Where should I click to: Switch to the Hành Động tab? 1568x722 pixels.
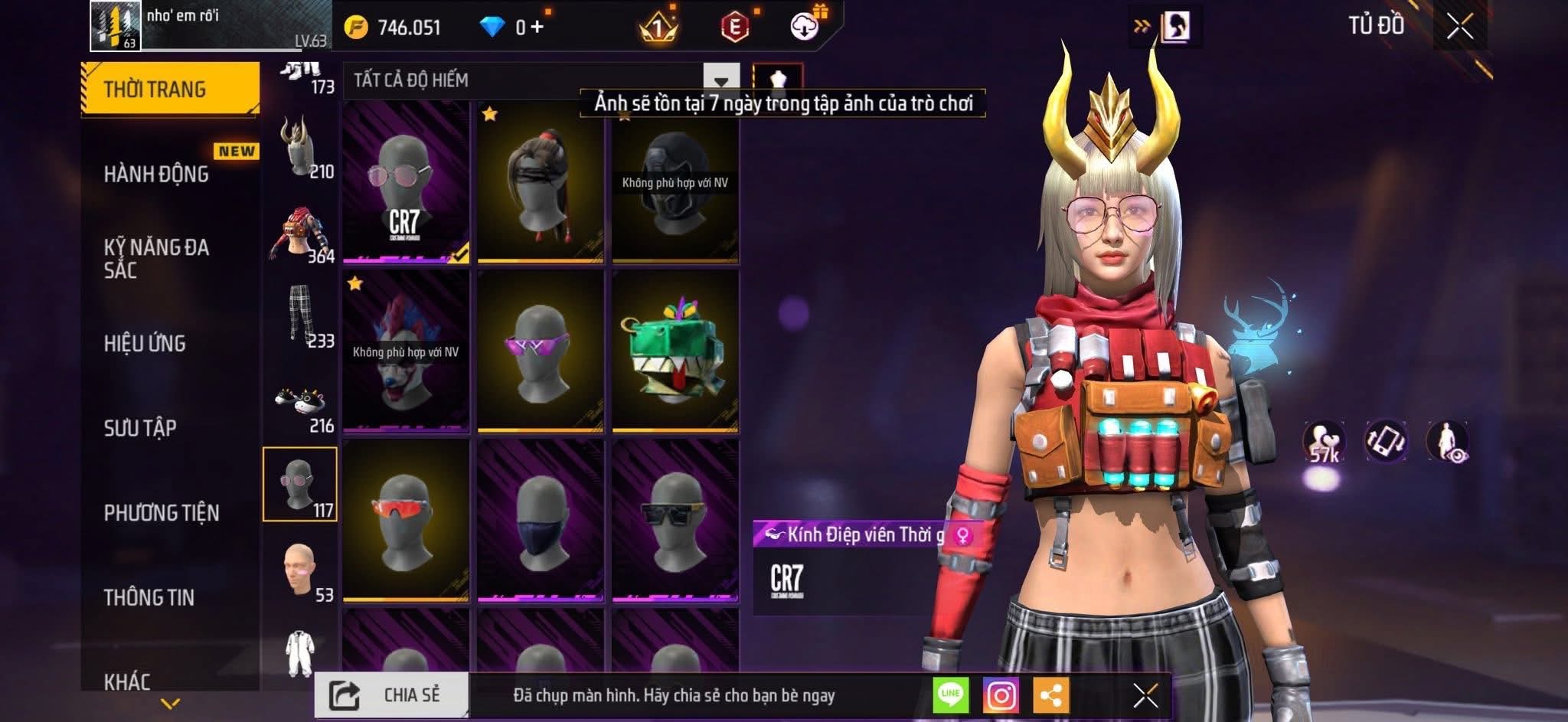(157, 175)
